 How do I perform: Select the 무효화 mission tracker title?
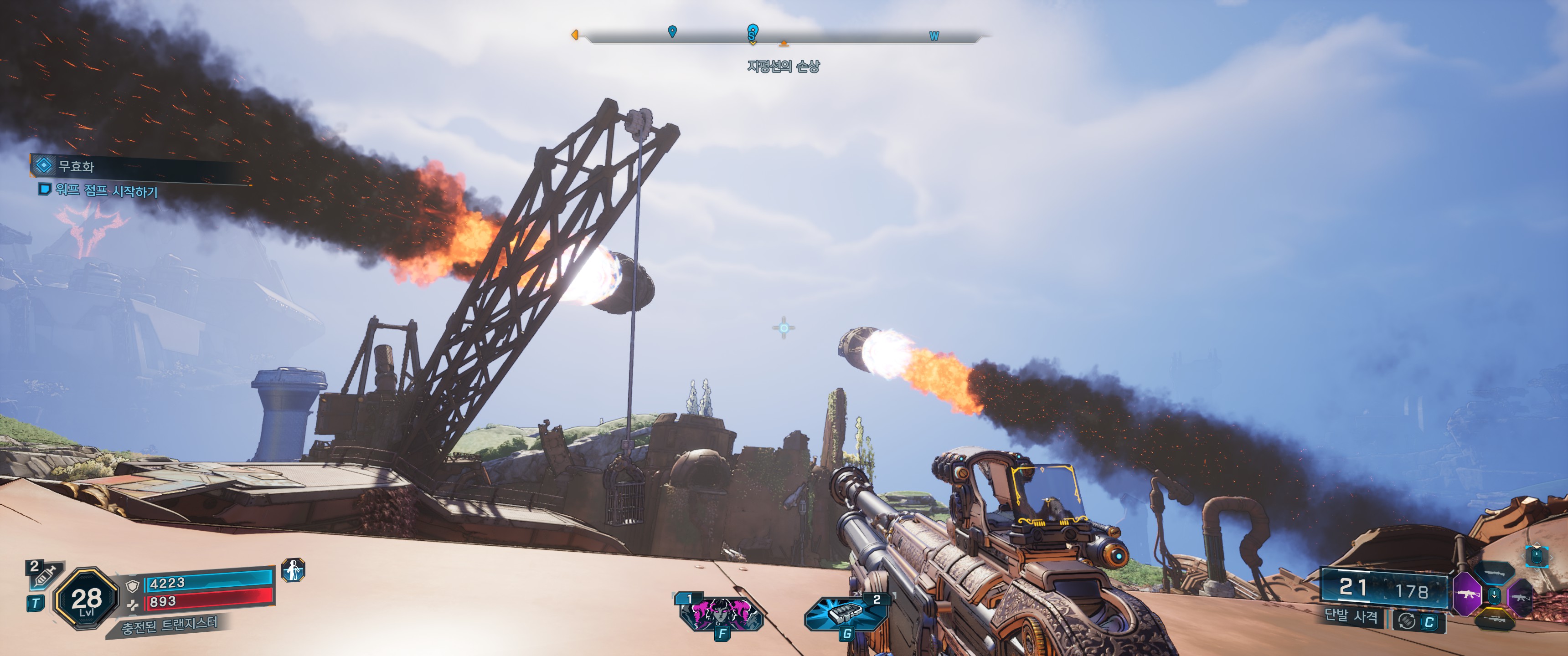(x=76, y=166)
